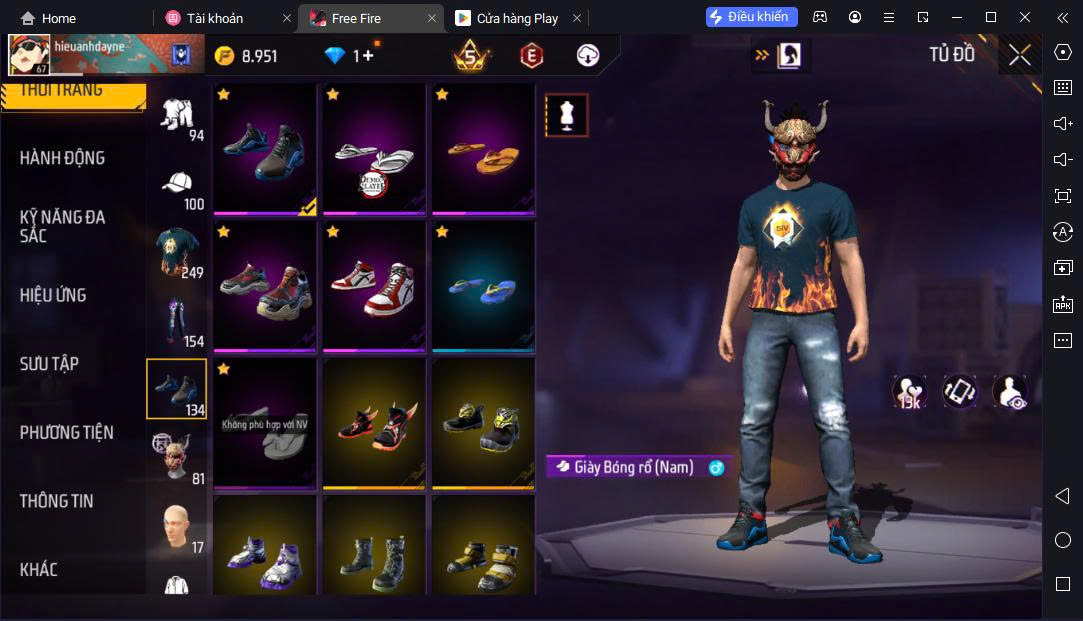
Task: Add diamonds with the plus button
Action: pos(367,56)
